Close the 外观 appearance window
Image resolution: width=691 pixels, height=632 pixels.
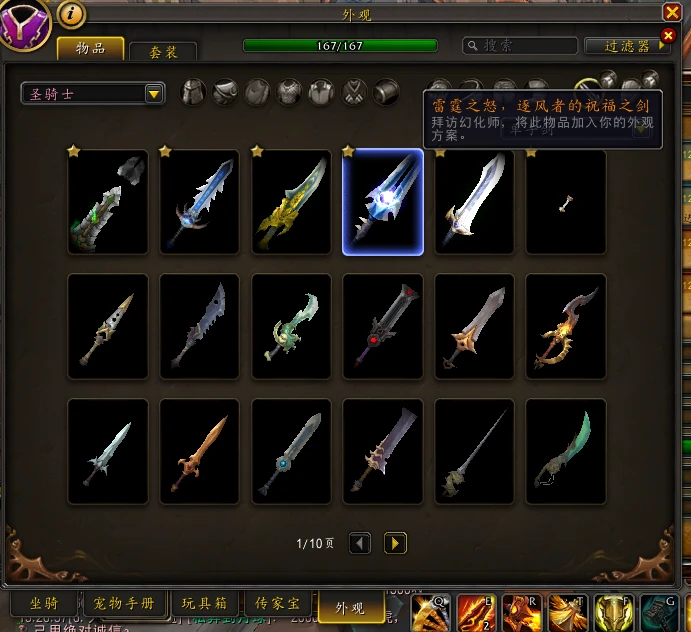click(x=672, y=12)
